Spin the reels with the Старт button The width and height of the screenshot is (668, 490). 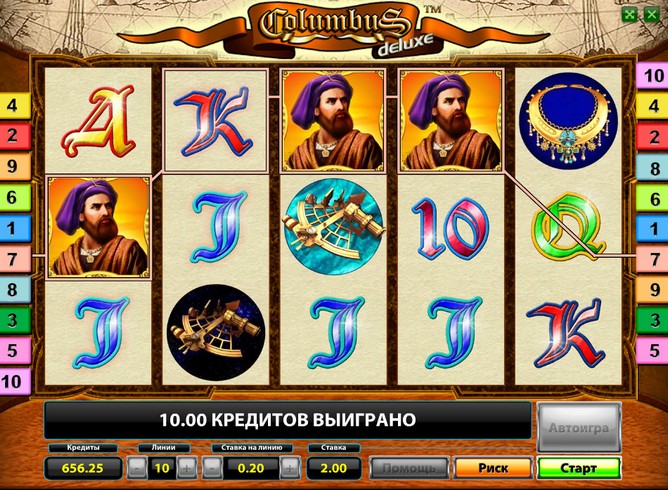[578, 467]
